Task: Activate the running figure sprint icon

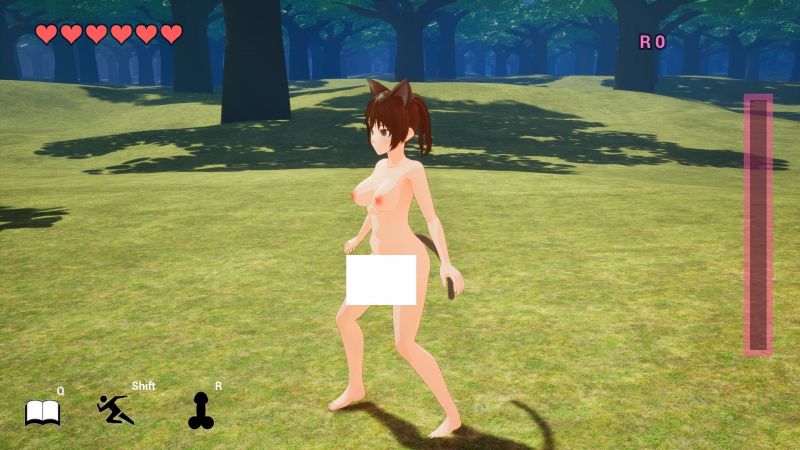Action: (115, 409)
